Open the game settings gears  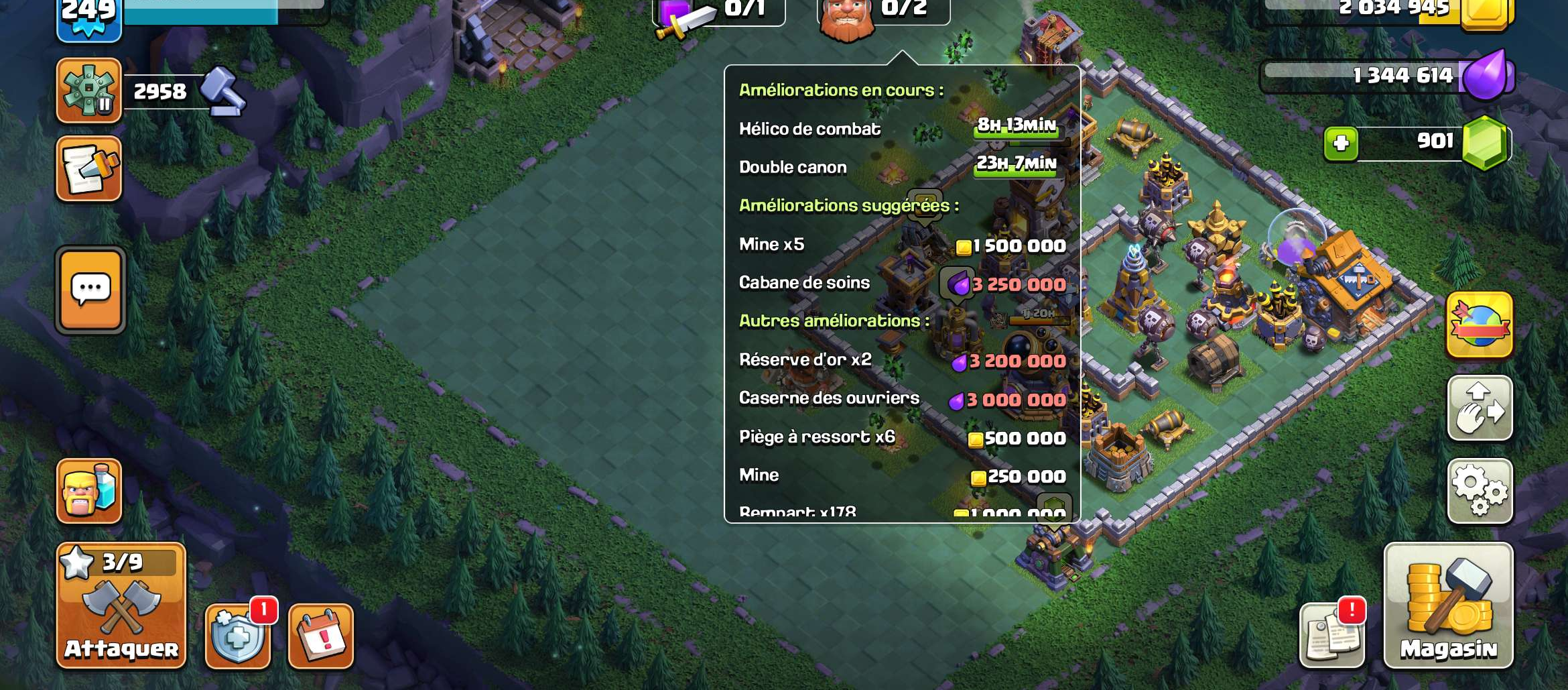(x=1480, y=490)
